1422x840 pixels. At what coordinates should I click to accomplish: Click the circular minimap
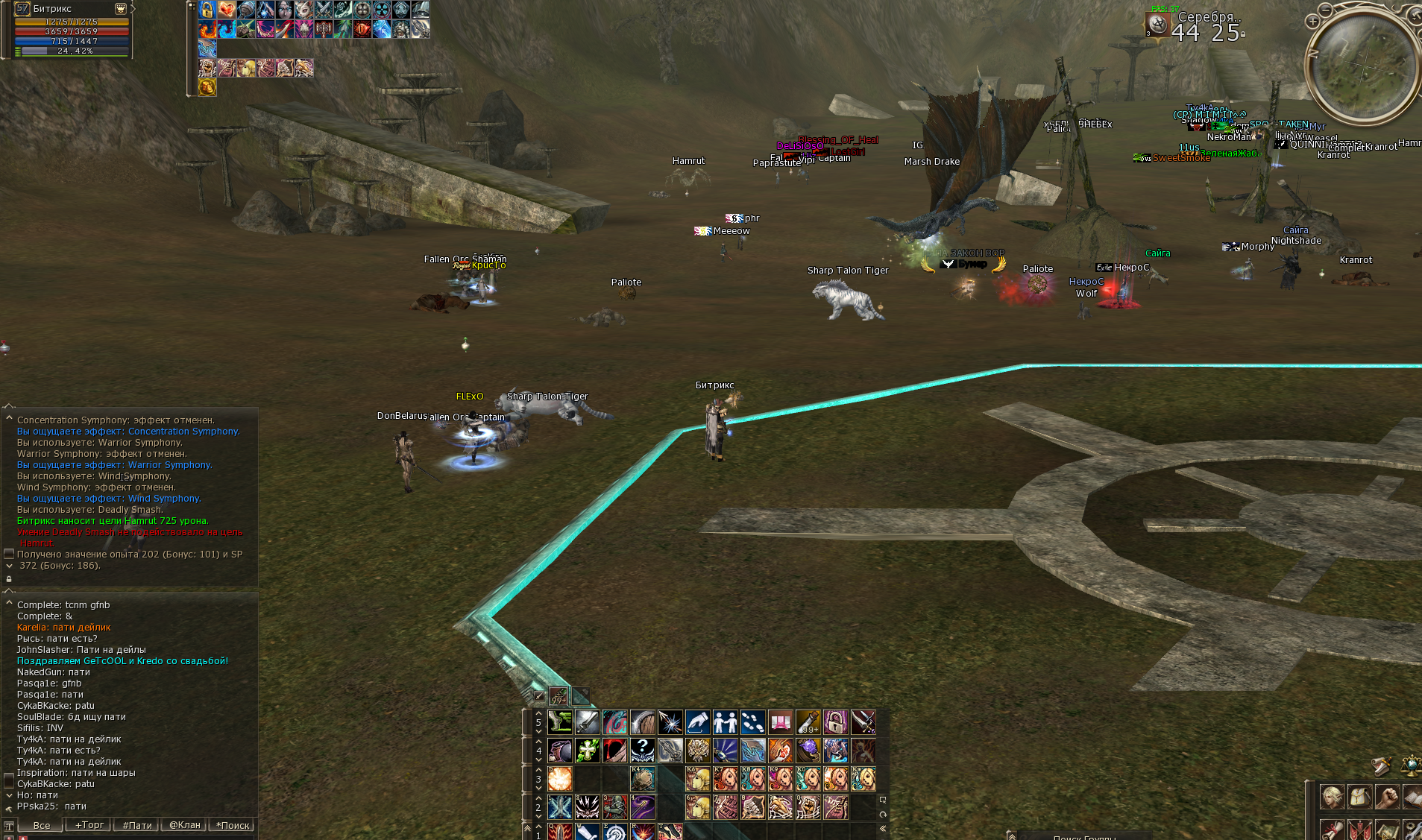click(1364, 69)
